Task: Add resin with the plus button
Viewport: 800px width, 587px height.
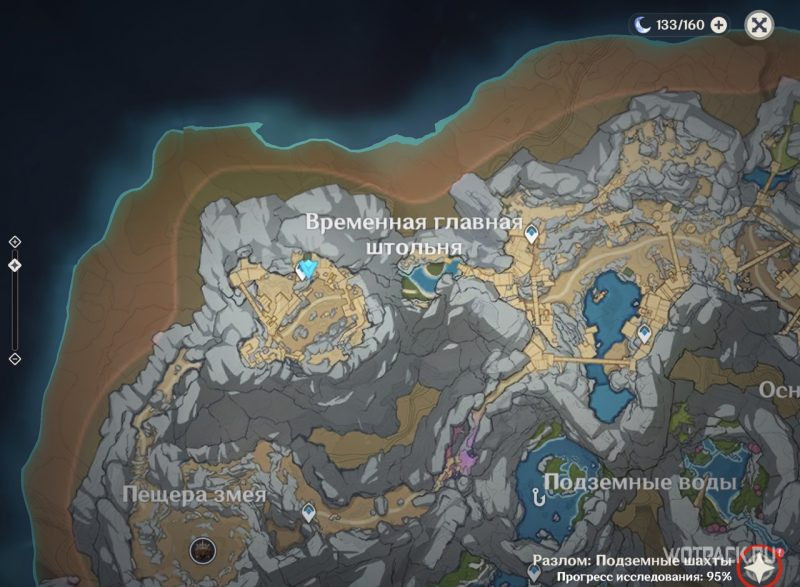Action: click(718, 26)
